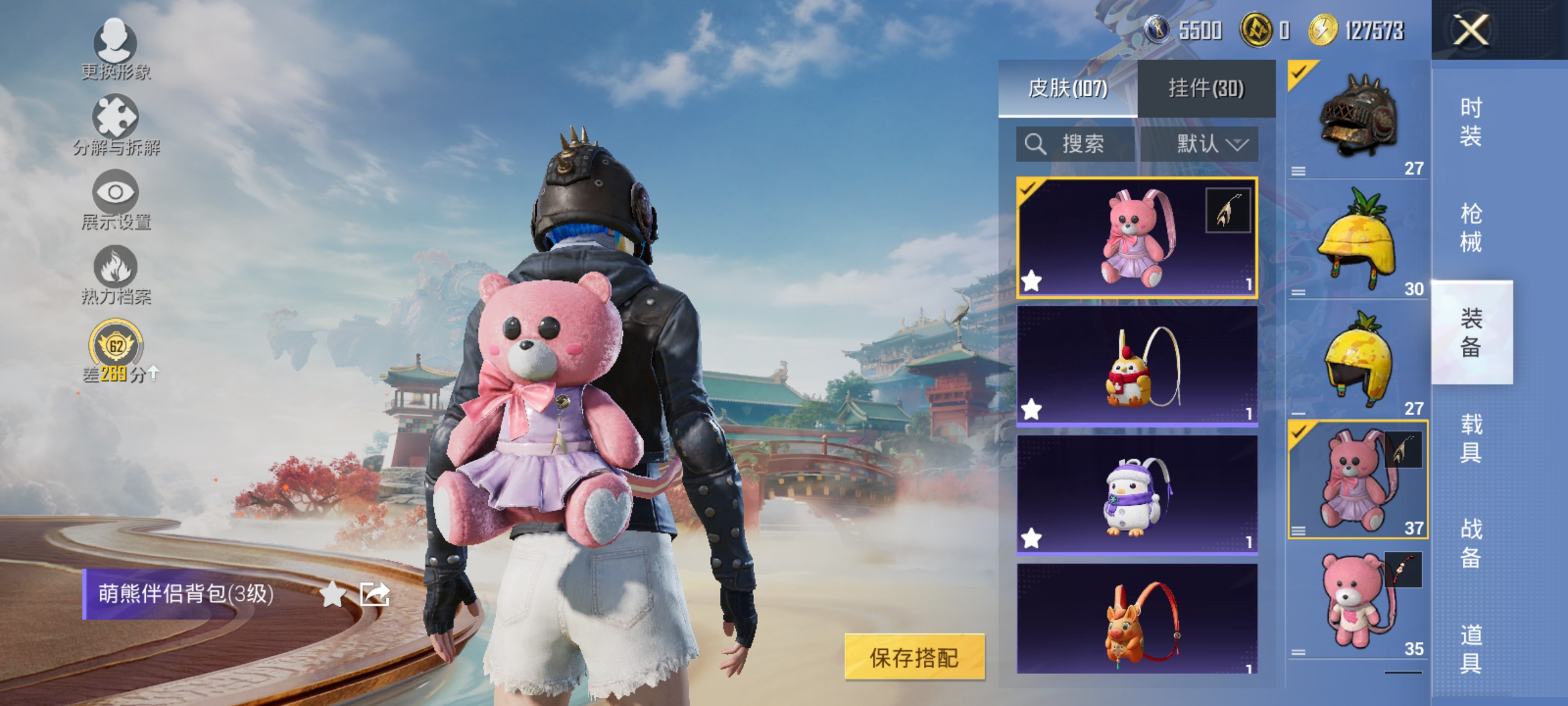Switch to the 挂件(30) pendants tab

pyautogui.click(x=1207, y=88)
